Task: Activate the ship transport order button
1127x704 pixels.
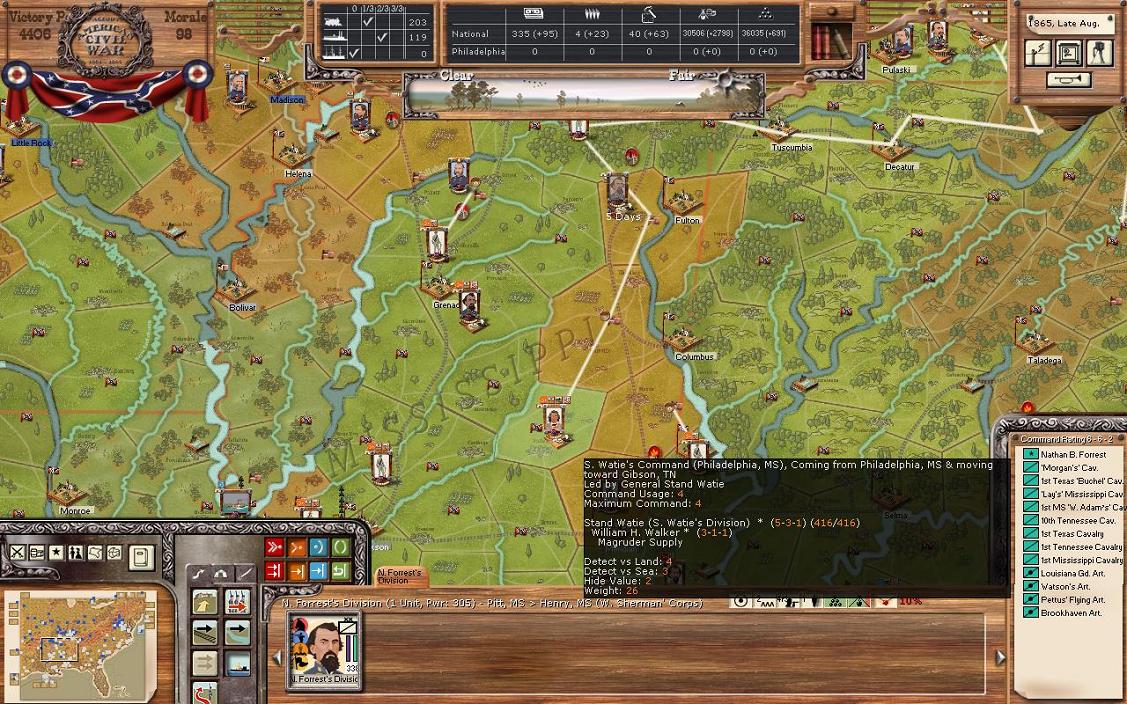Action: click(x=237, y=663)
